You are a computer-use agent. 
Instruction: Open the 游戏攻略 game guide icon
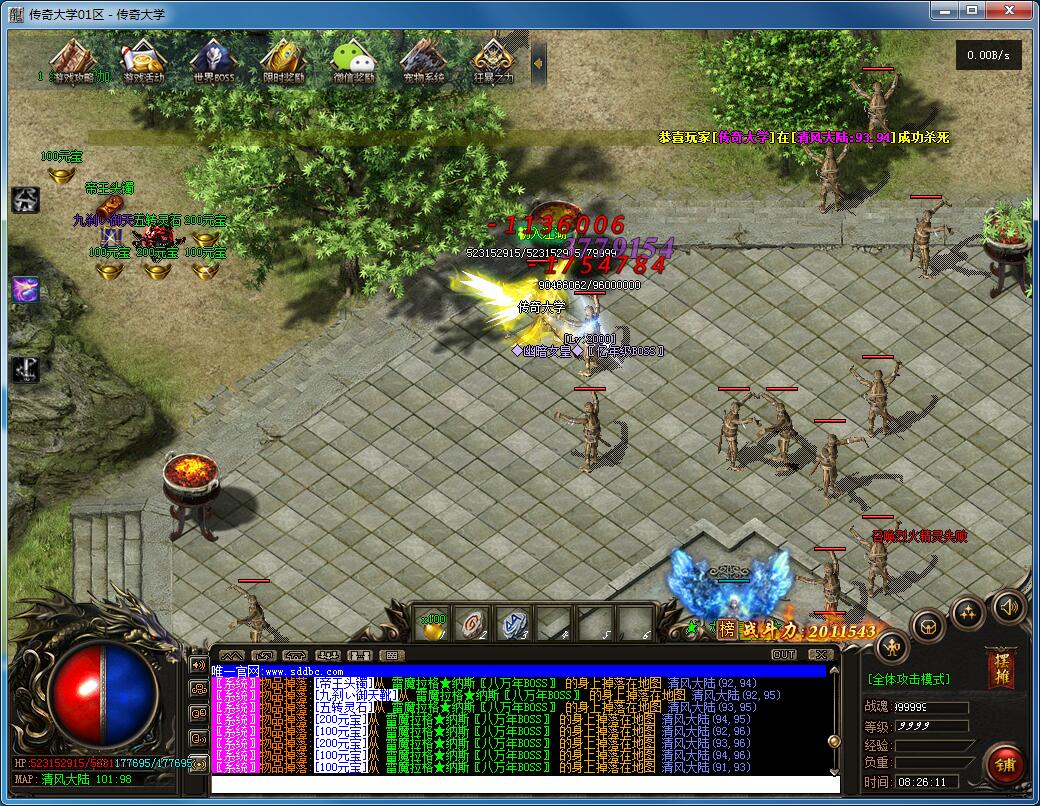(71, 60)
